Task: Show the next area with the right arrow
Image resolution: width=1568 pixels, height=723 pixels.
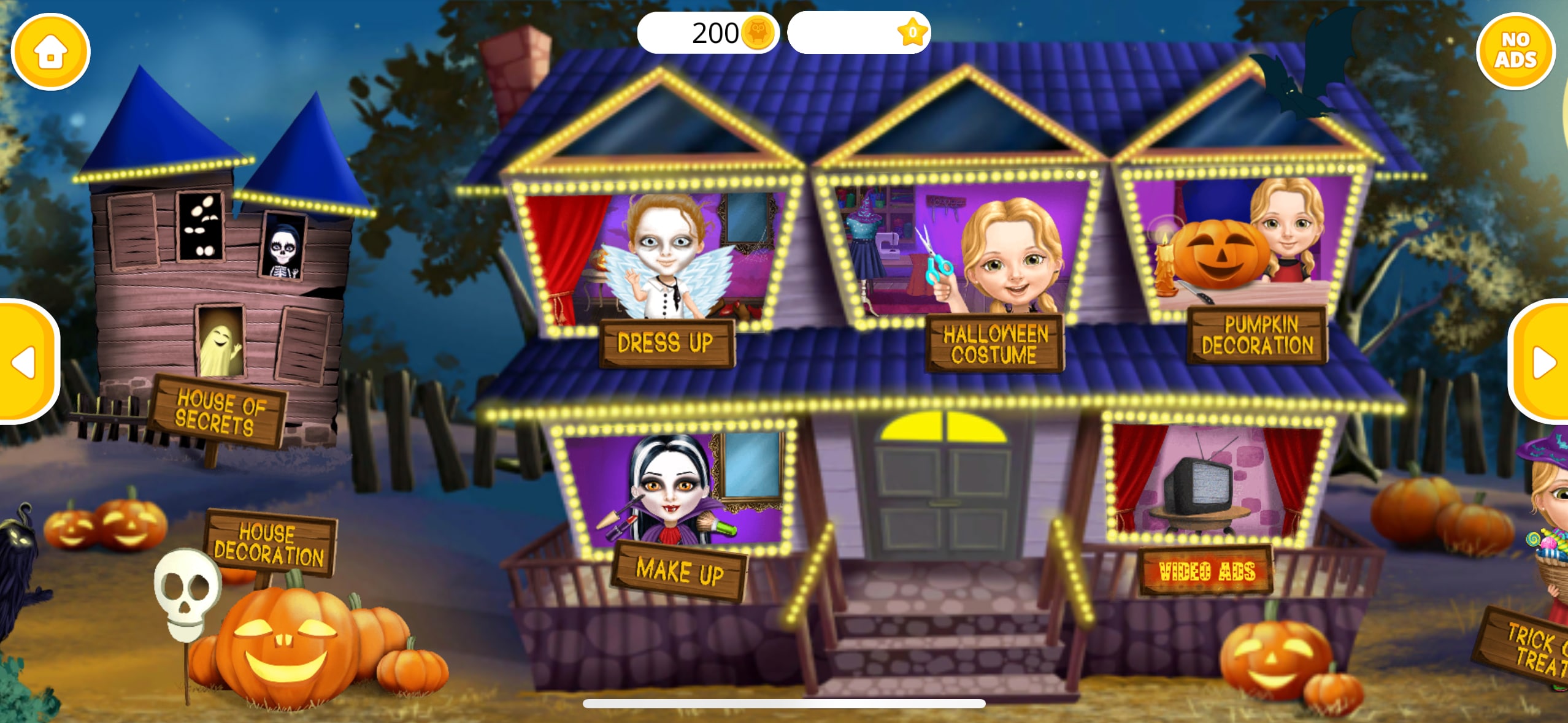Action: tap(1541, 362)
